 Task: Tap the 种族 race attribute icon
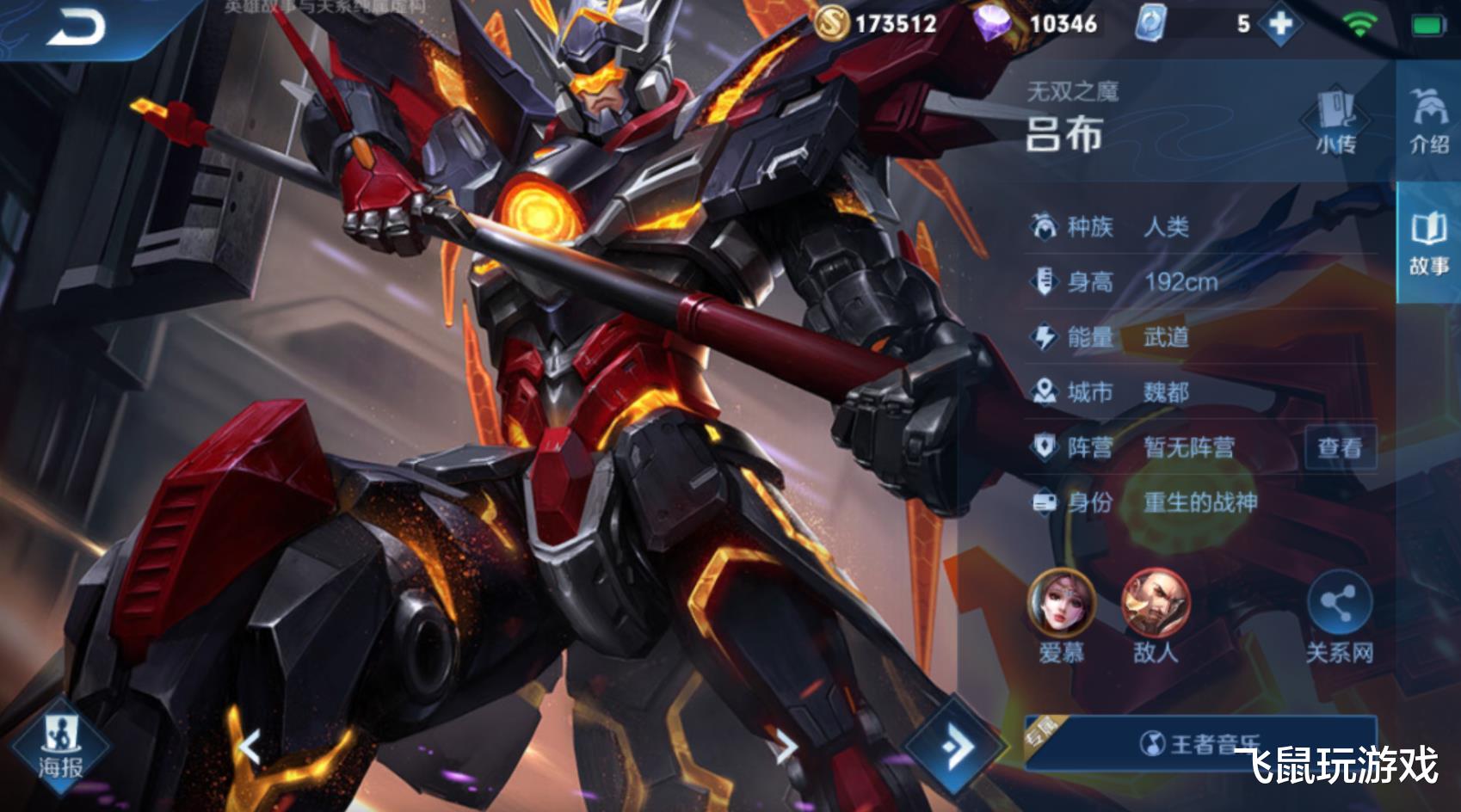pyautogui.click(x=1044, y=227)
